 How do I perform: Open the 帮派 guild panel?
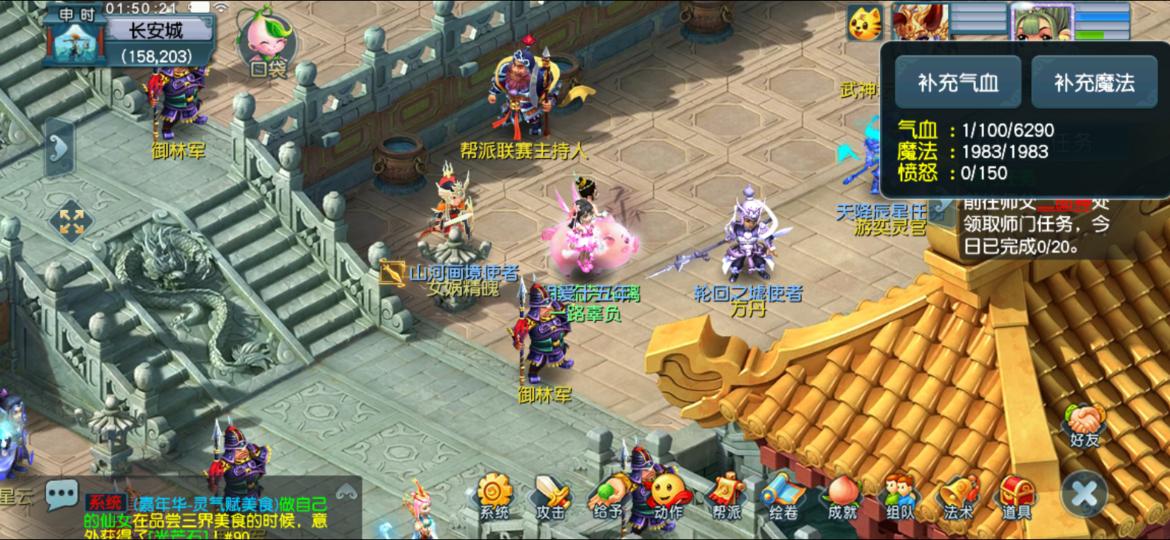725,495
